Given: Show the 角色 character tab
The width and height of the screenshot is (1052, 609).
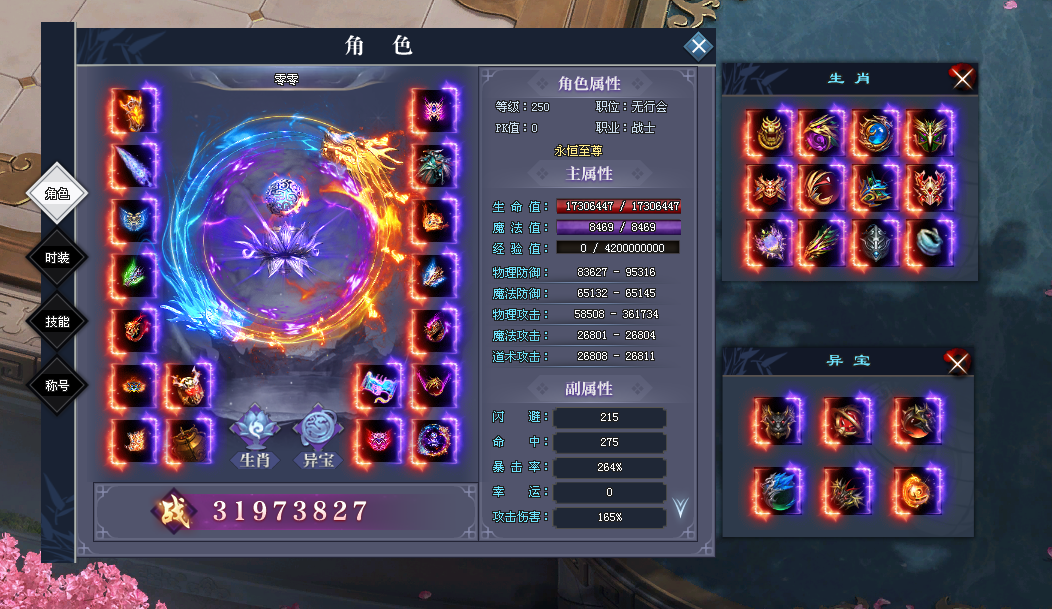Looking at the screenshot, I should (58, 193).
